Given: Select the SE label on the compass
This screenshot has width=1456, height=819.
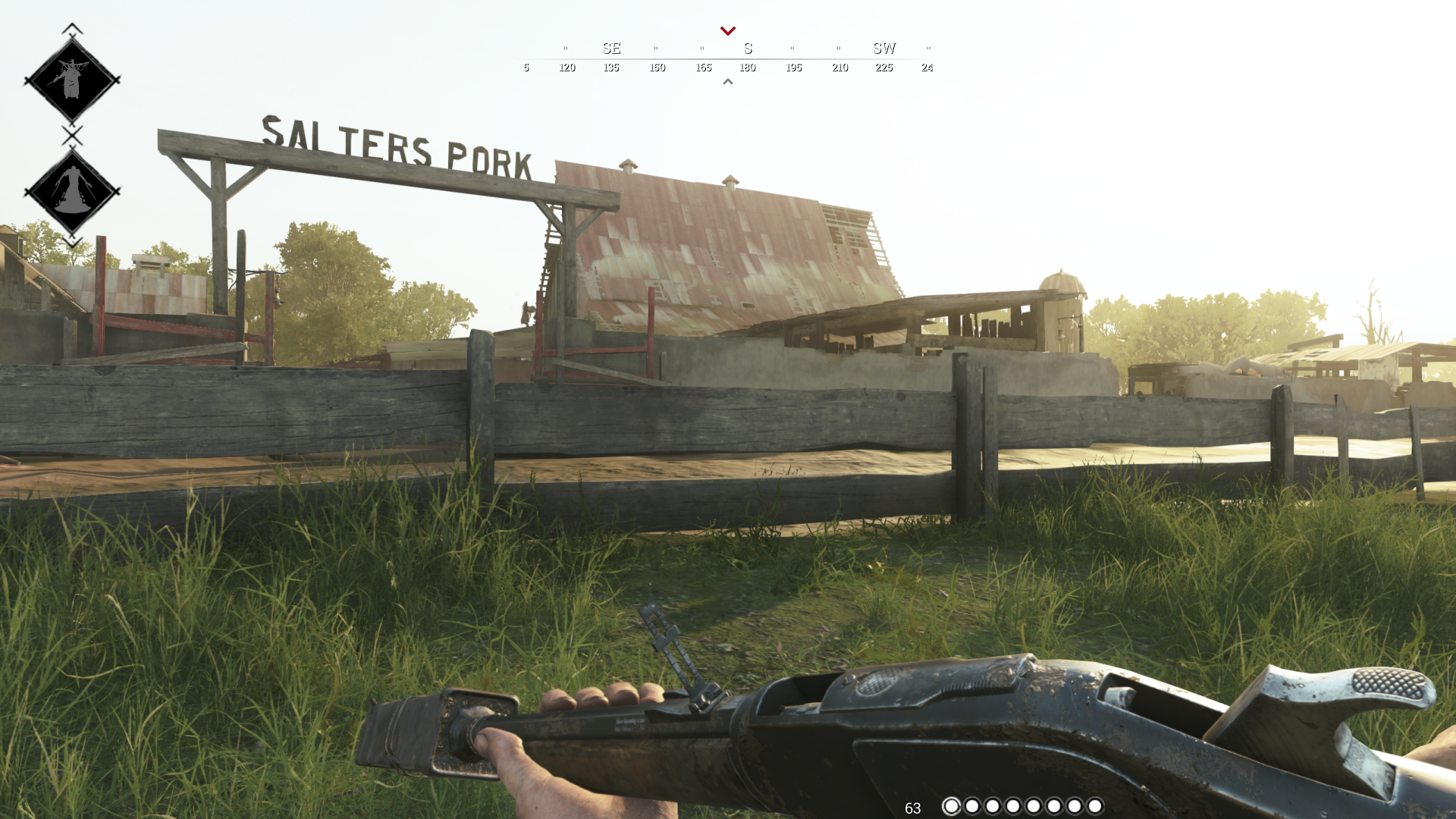Looking at the screenshot, I should [x=612, y=49].
